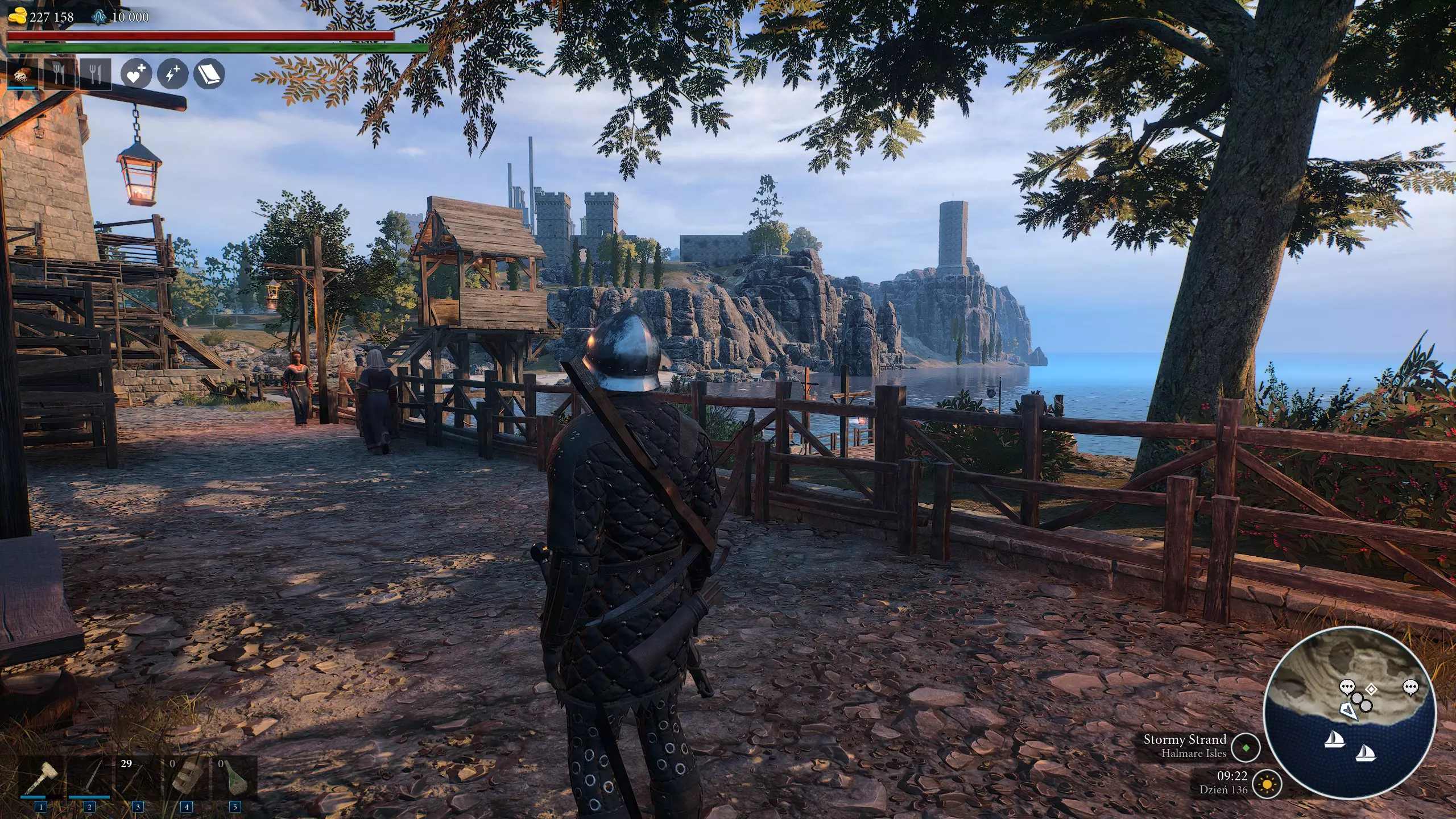Screen dimensions: 1456x819
Task: Choose the arrows slot showing 29
Action: point(138,776)
